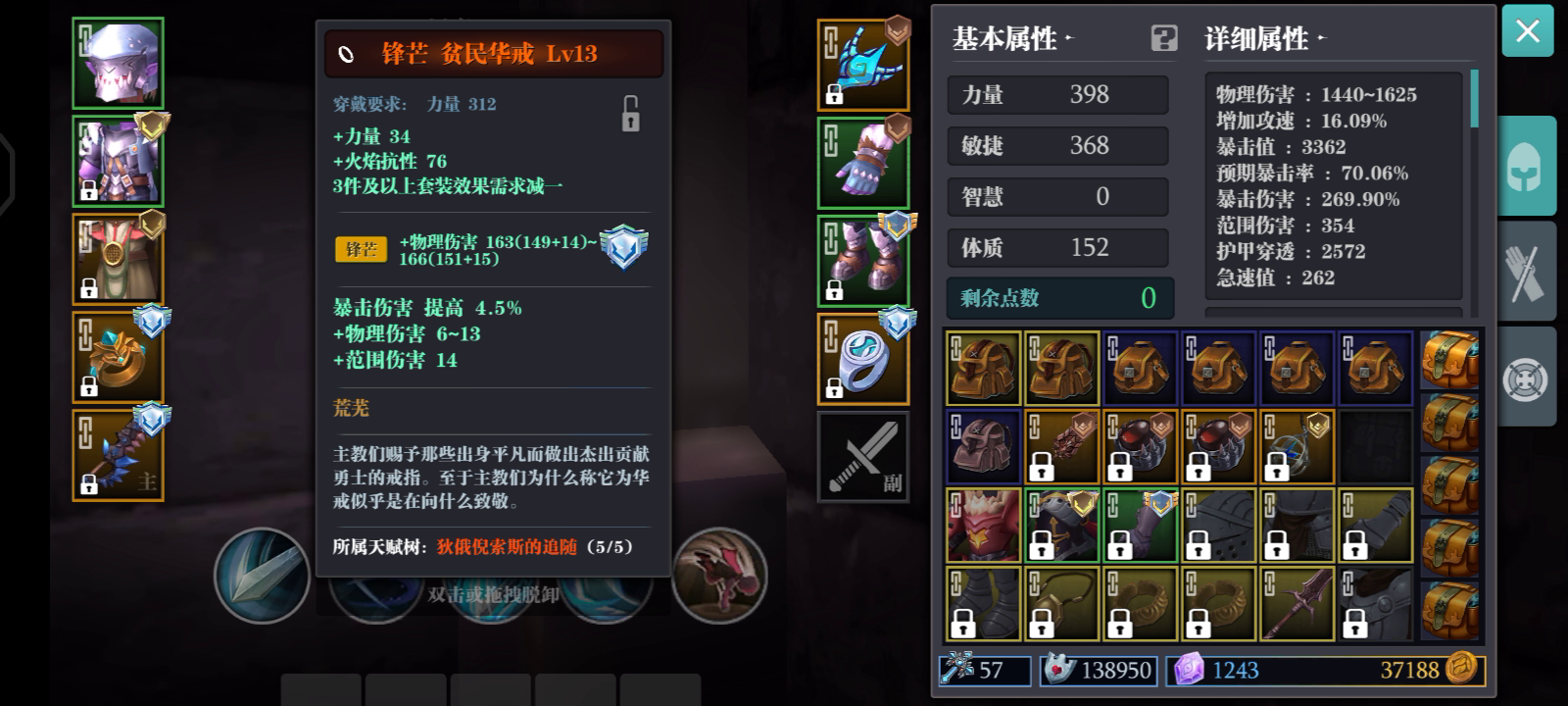Viewport: 1568px width, 706px height.
Task: Switch to the helmet equipment tab
Action: point(1528,165)
